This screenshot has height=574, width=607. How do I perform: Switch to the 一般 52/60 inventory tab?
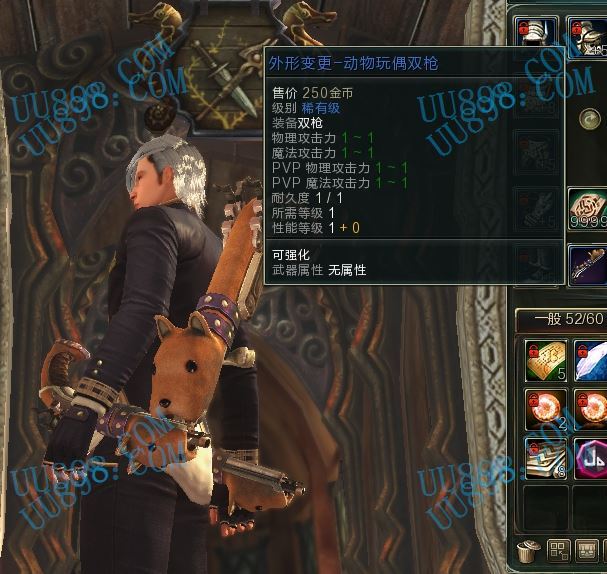pos(562,319)
